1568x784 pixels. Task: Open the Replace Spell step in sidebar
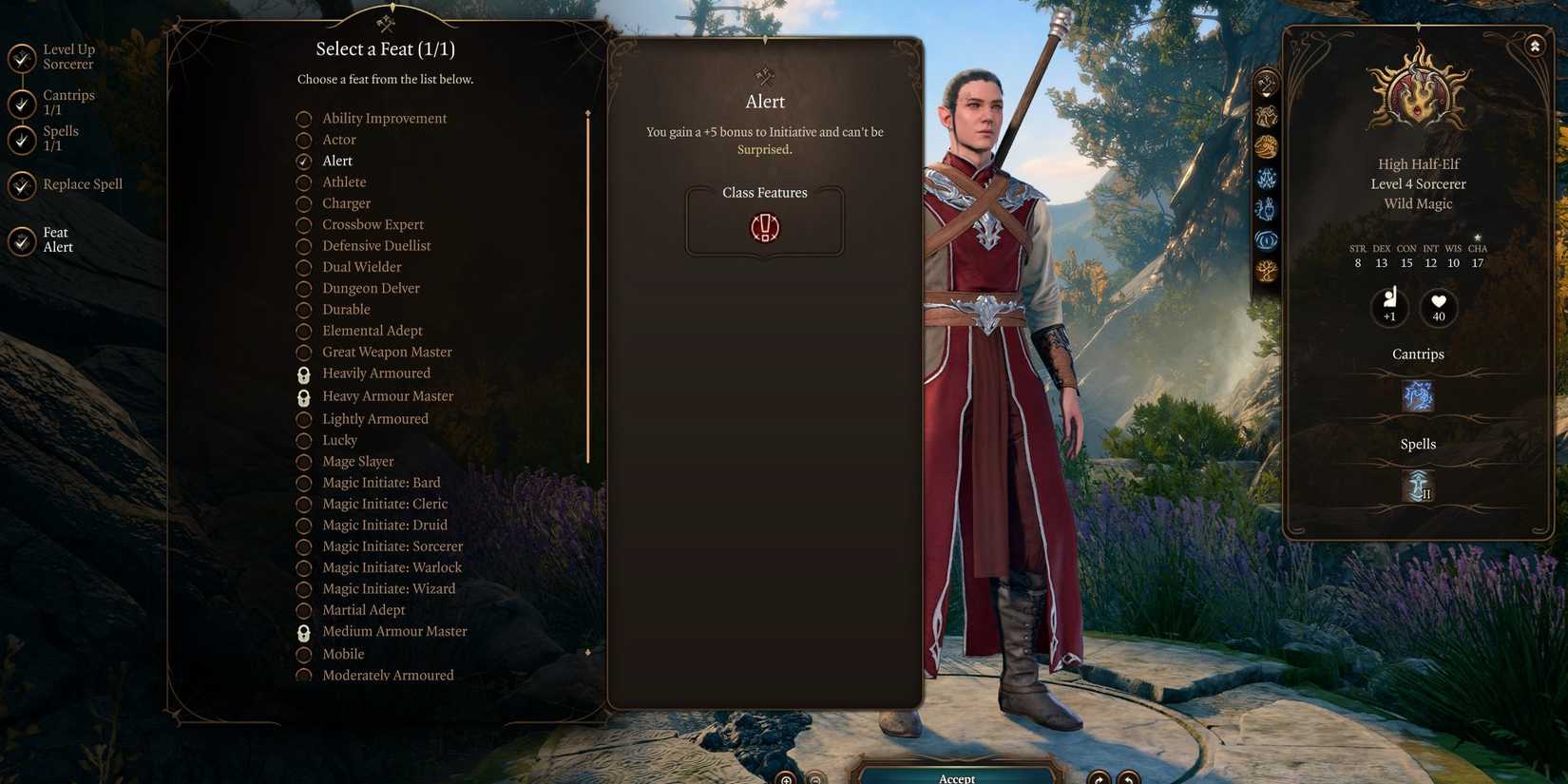click(x=82, y=183)
